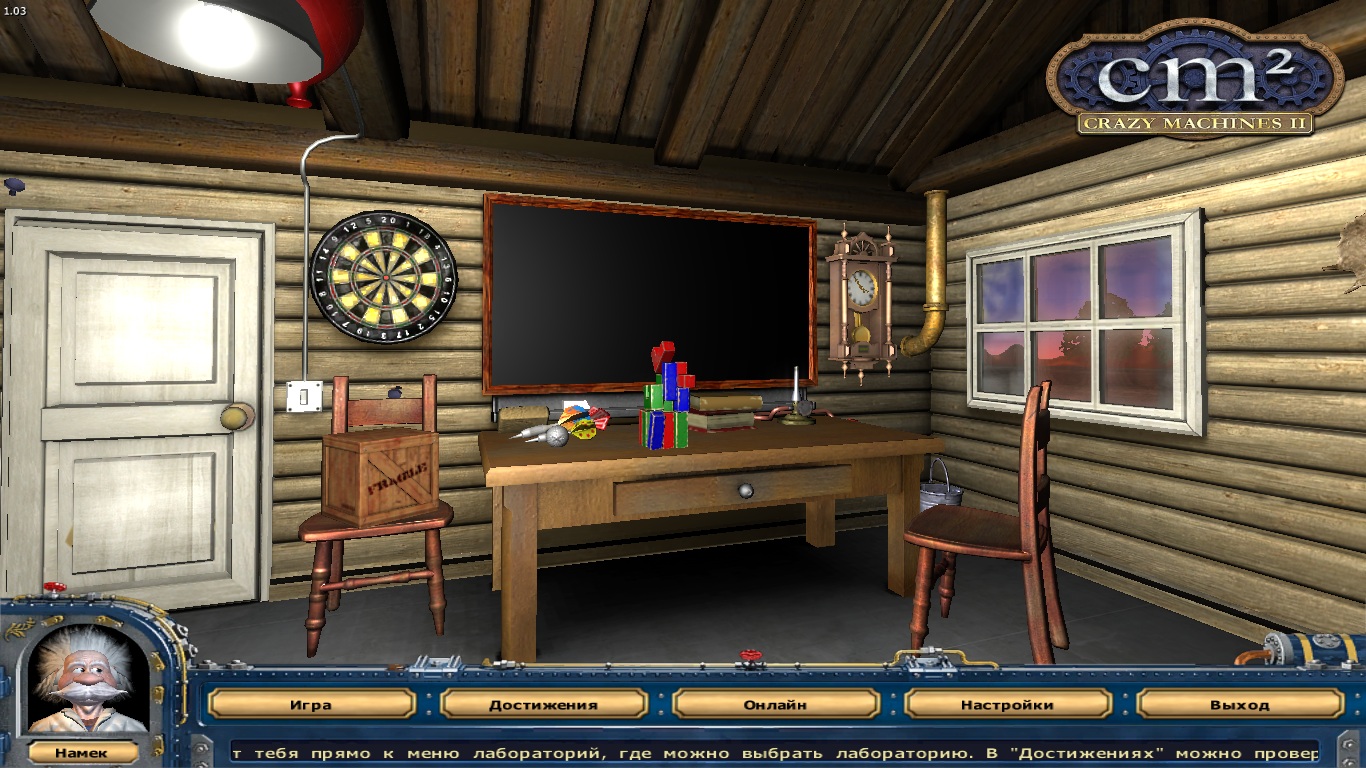Quit the game with Выход

[1239, 704]
